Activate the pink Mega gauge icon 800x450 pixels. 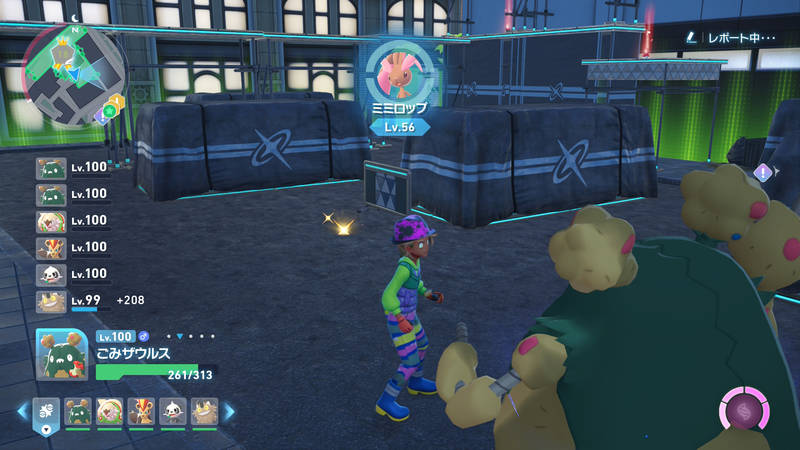pos(745,411)
